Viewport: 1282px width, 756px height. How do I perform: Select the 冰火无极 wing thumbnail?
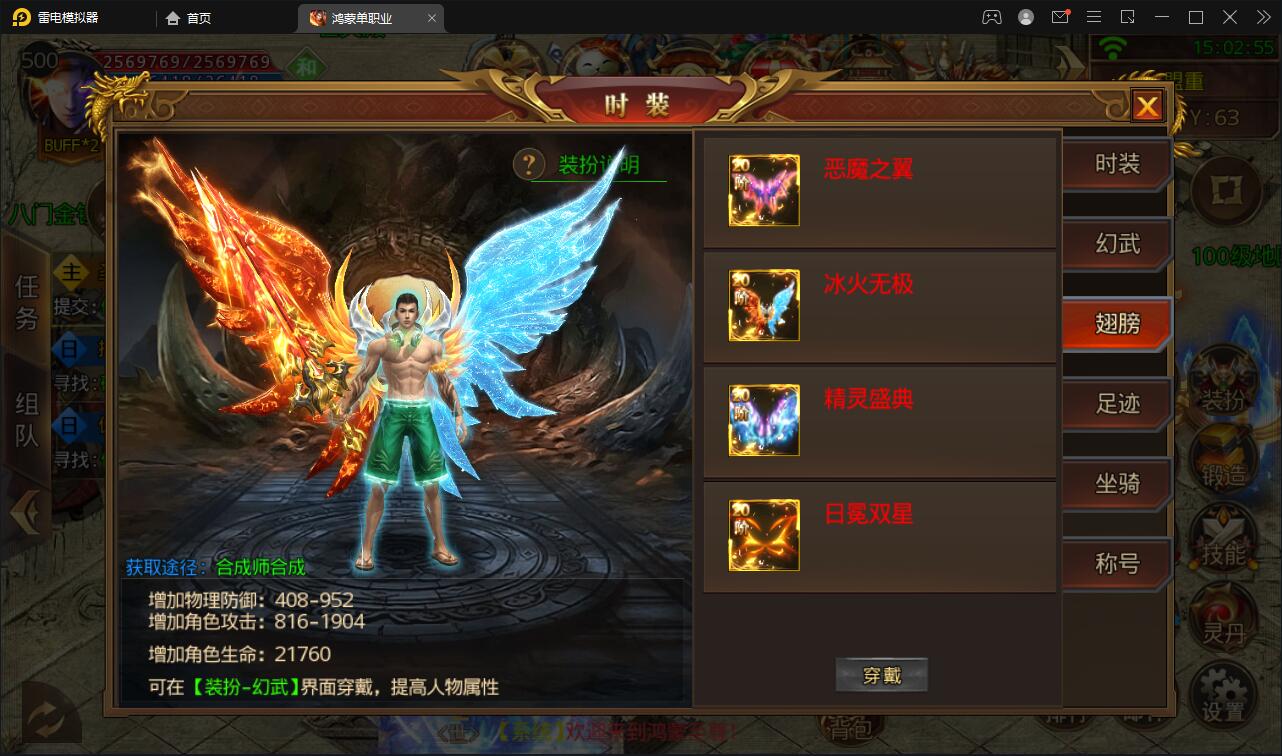(763, 305)
